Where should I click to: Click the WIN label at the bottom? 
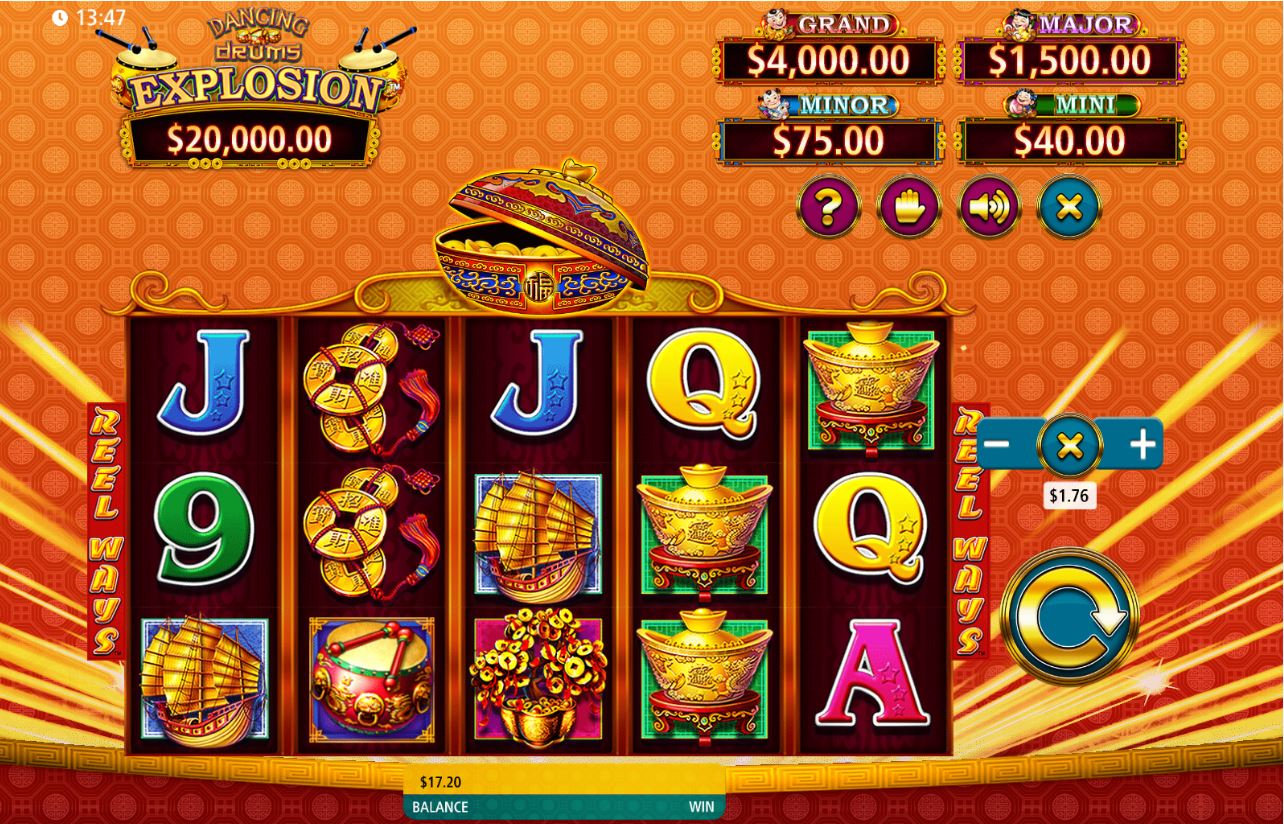click(x=701, y=807)
